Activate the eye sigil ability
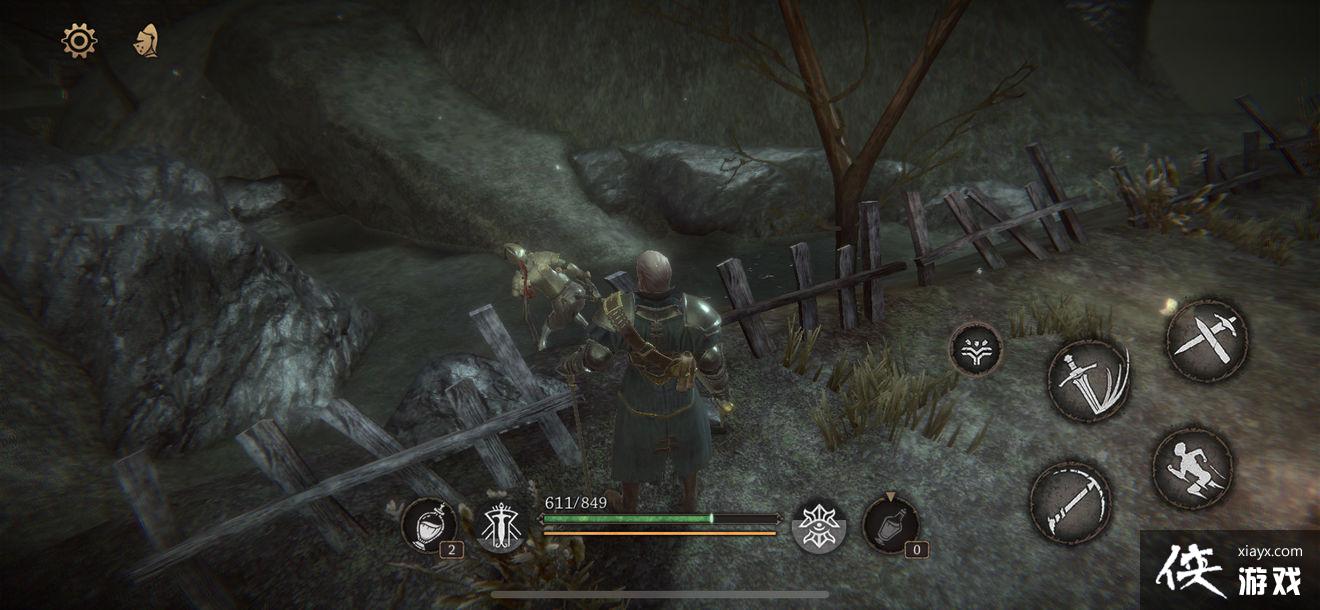Image resolution: width=1320 pixels, height=610 pixels. click(x=819, y=525)
